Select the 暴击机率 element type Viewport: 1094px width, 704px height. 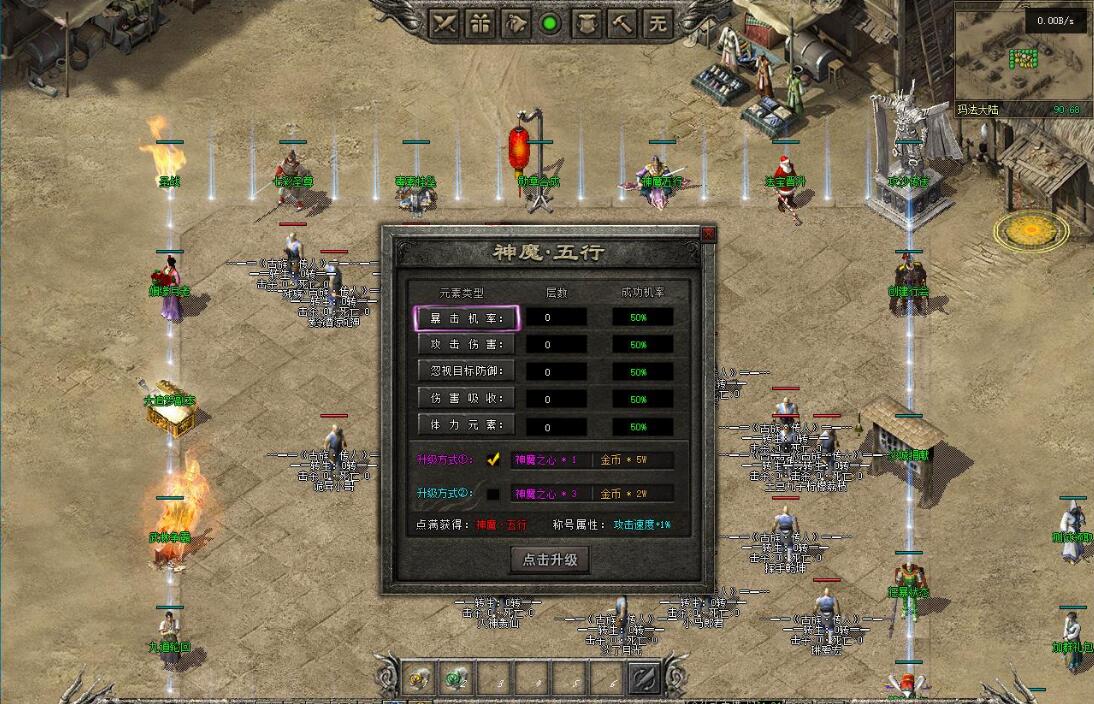[x=466, y=318]
